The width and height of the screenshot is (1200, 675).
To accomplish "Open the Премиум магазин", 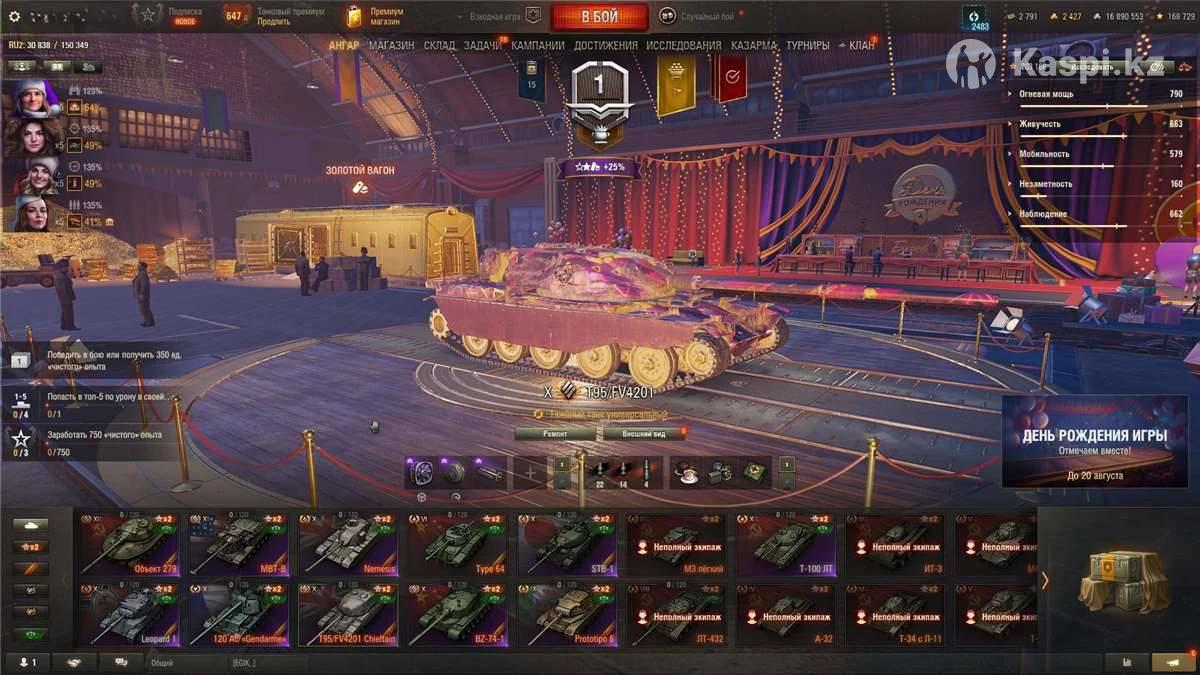I will coord(376,17).
